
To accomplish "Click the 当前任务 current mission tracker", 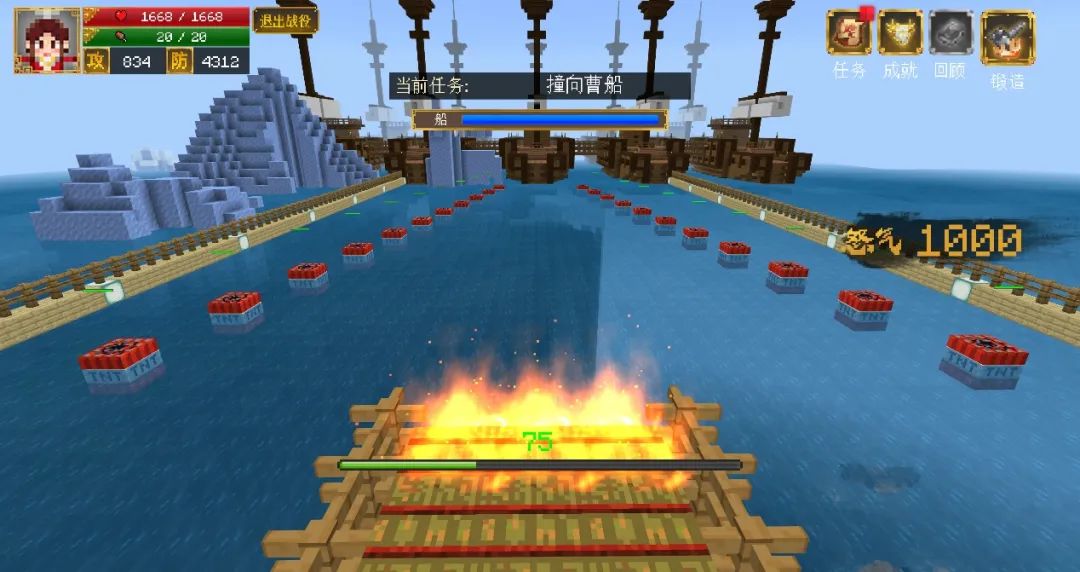I will 539,85.
